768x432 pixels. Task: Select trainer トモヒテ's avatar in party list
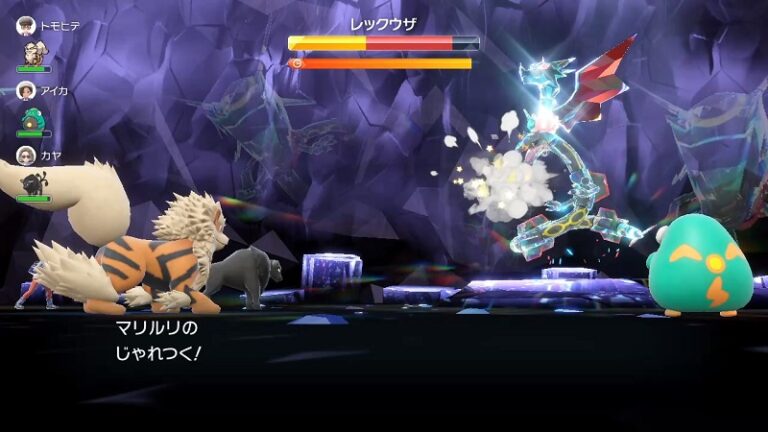(x=26, y=26)
